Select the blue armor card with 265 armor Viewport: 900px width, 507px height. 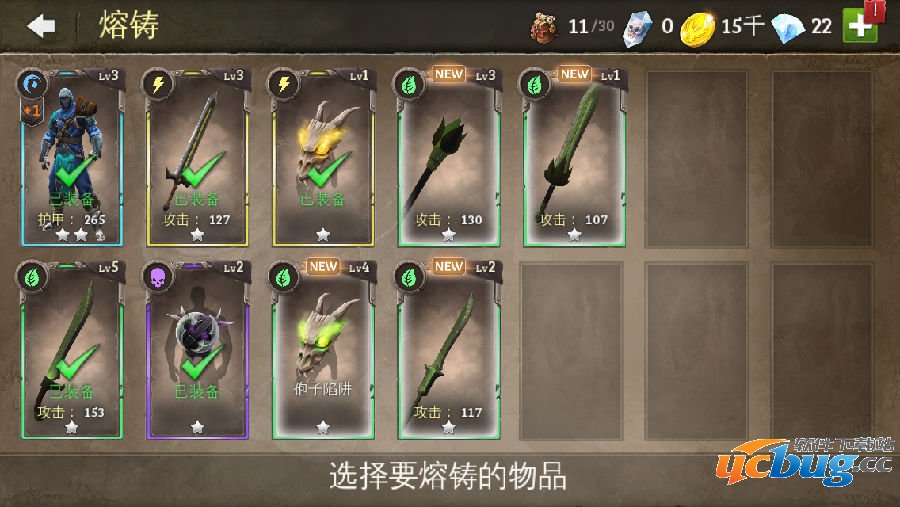tap(72, 158)
